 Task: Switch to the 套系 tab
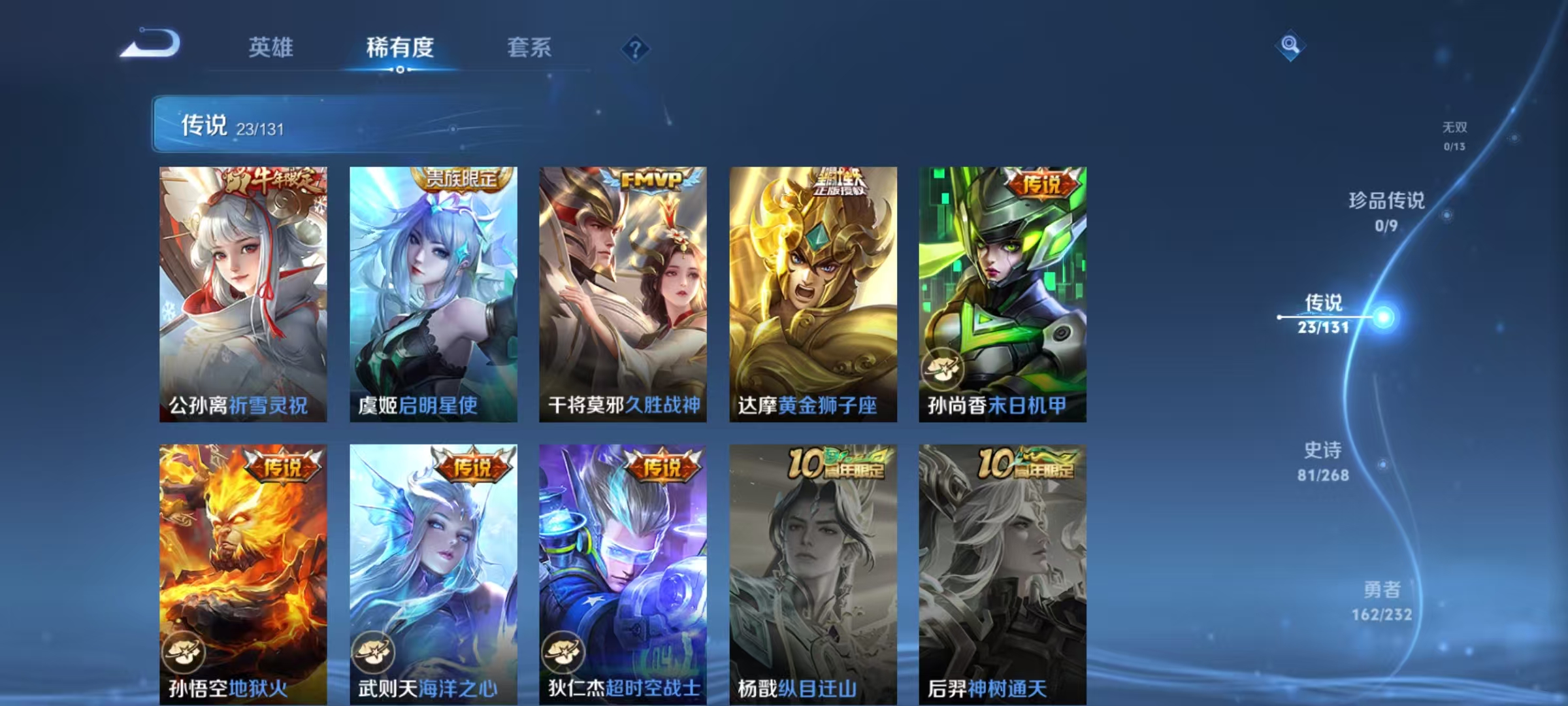coord(529,47)
